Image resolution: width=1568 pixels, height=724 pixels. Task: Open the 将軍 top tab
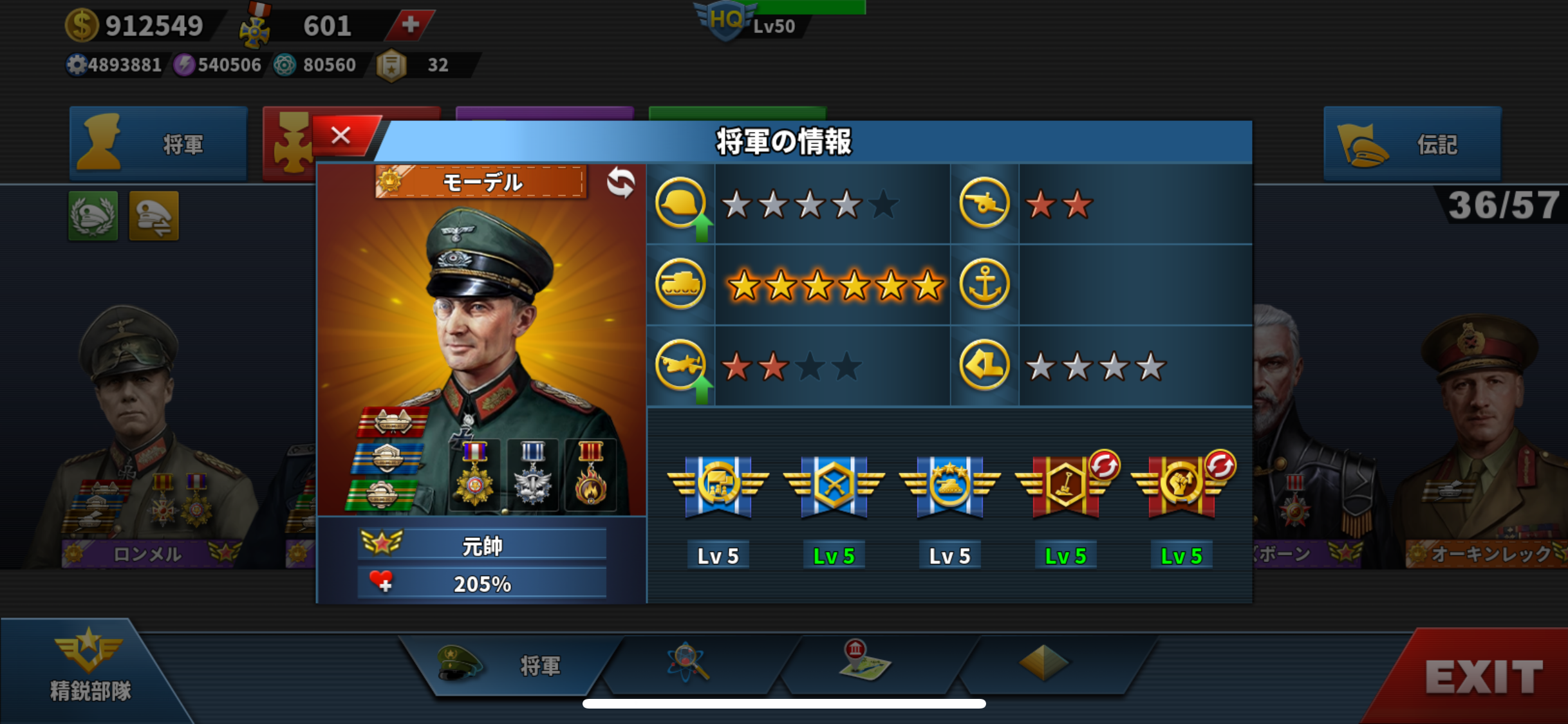(x=158, y=144)
